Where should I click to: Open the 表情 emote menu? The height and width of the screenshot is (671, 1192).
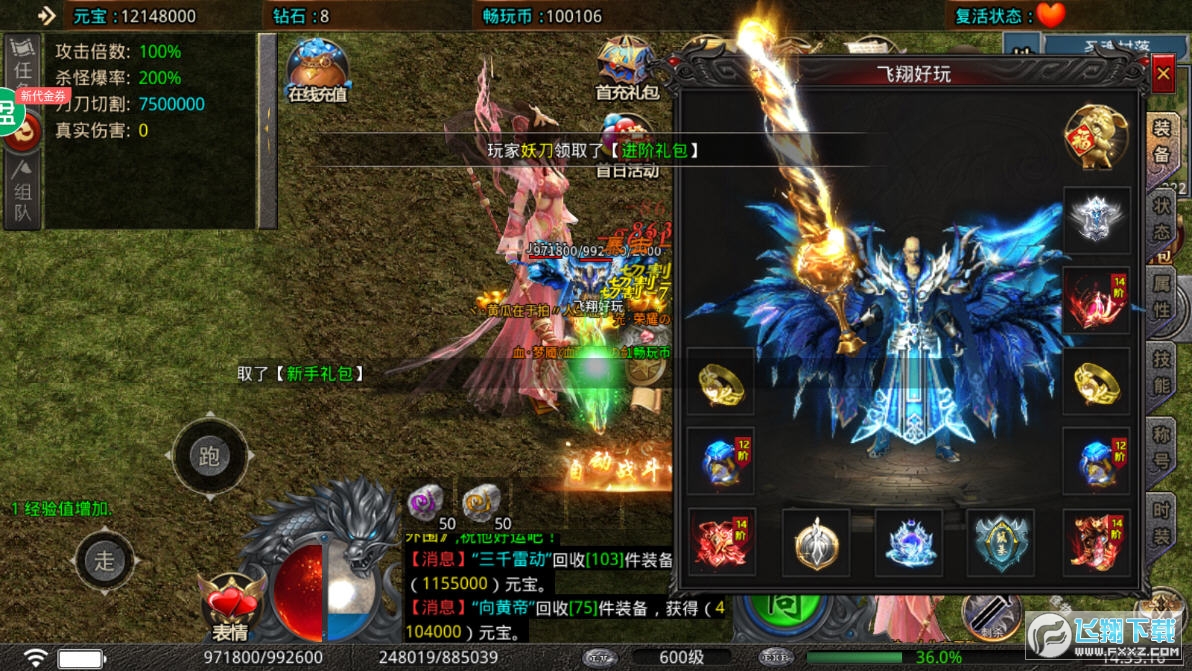pyautogui.click(x=231, y=609)
